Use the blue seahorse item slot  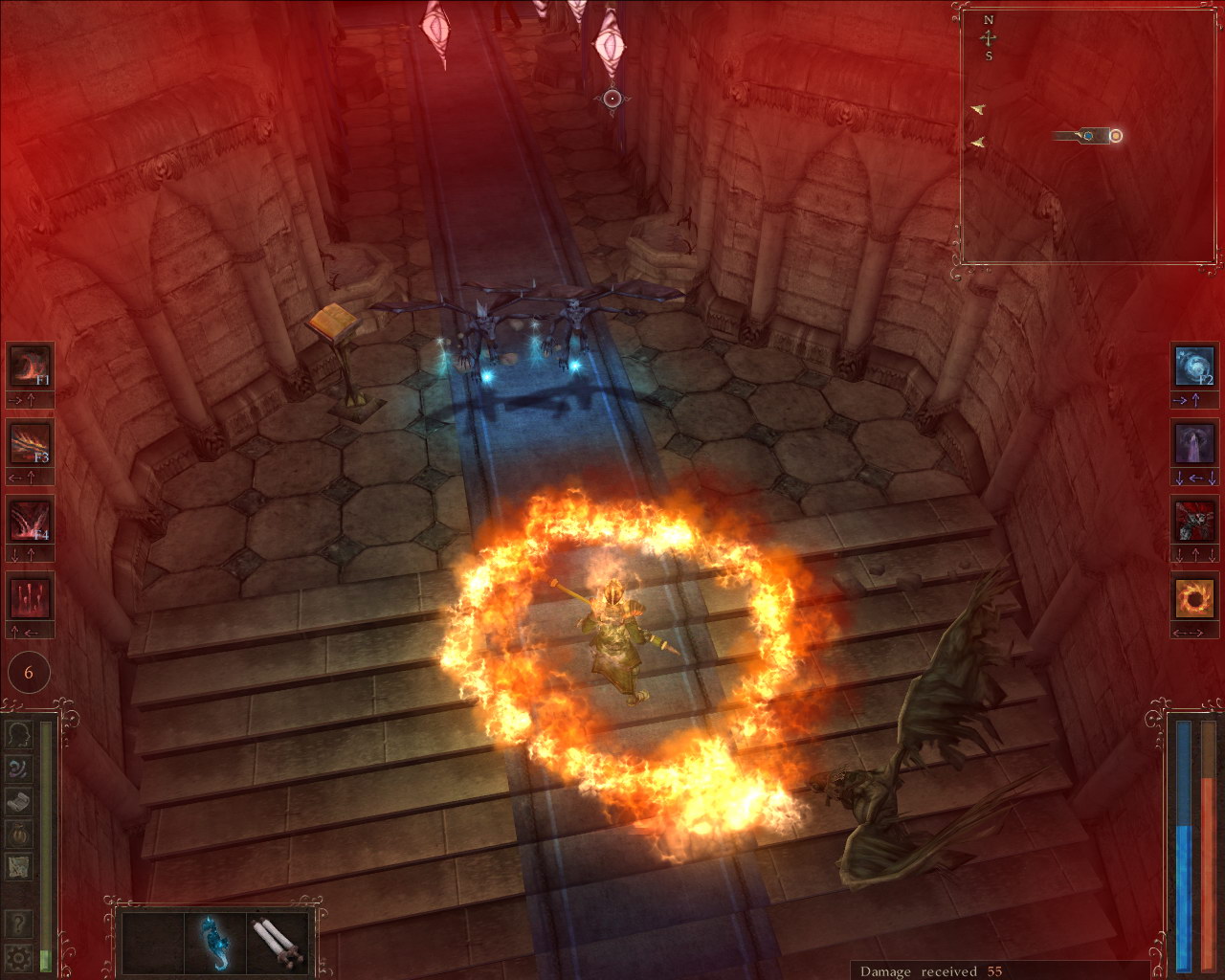coord(215,942)
